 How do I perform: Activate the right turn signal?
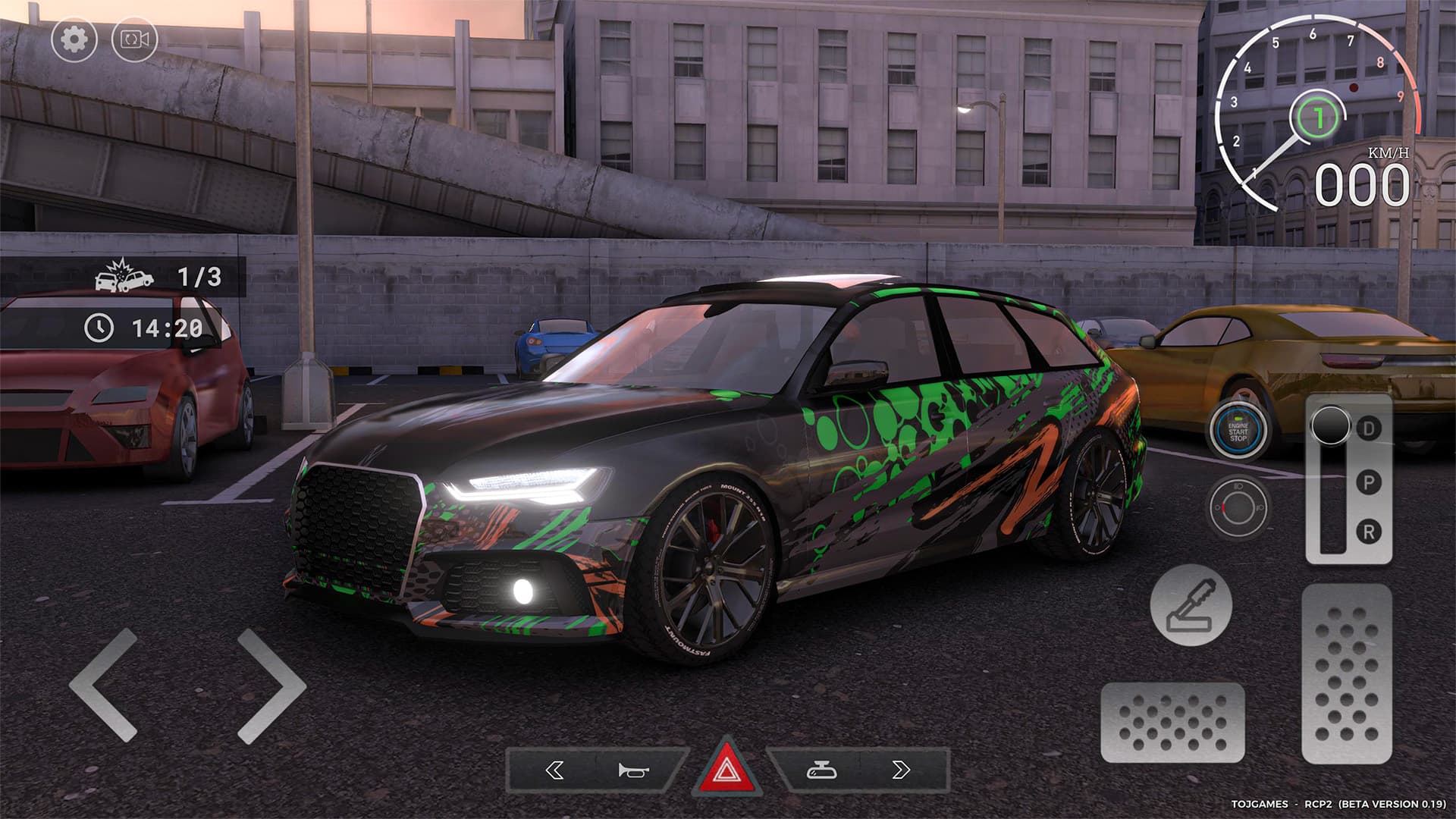(902, 770)
